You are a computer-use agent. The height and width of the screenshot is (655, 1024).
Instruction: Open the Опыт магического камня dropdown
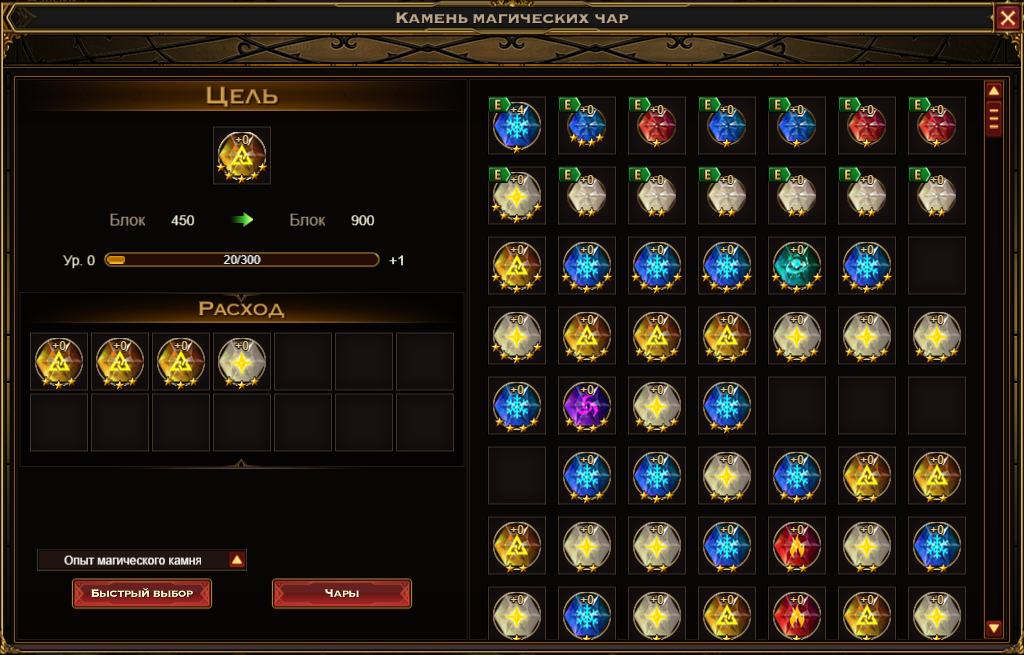[x=237, y=560]
